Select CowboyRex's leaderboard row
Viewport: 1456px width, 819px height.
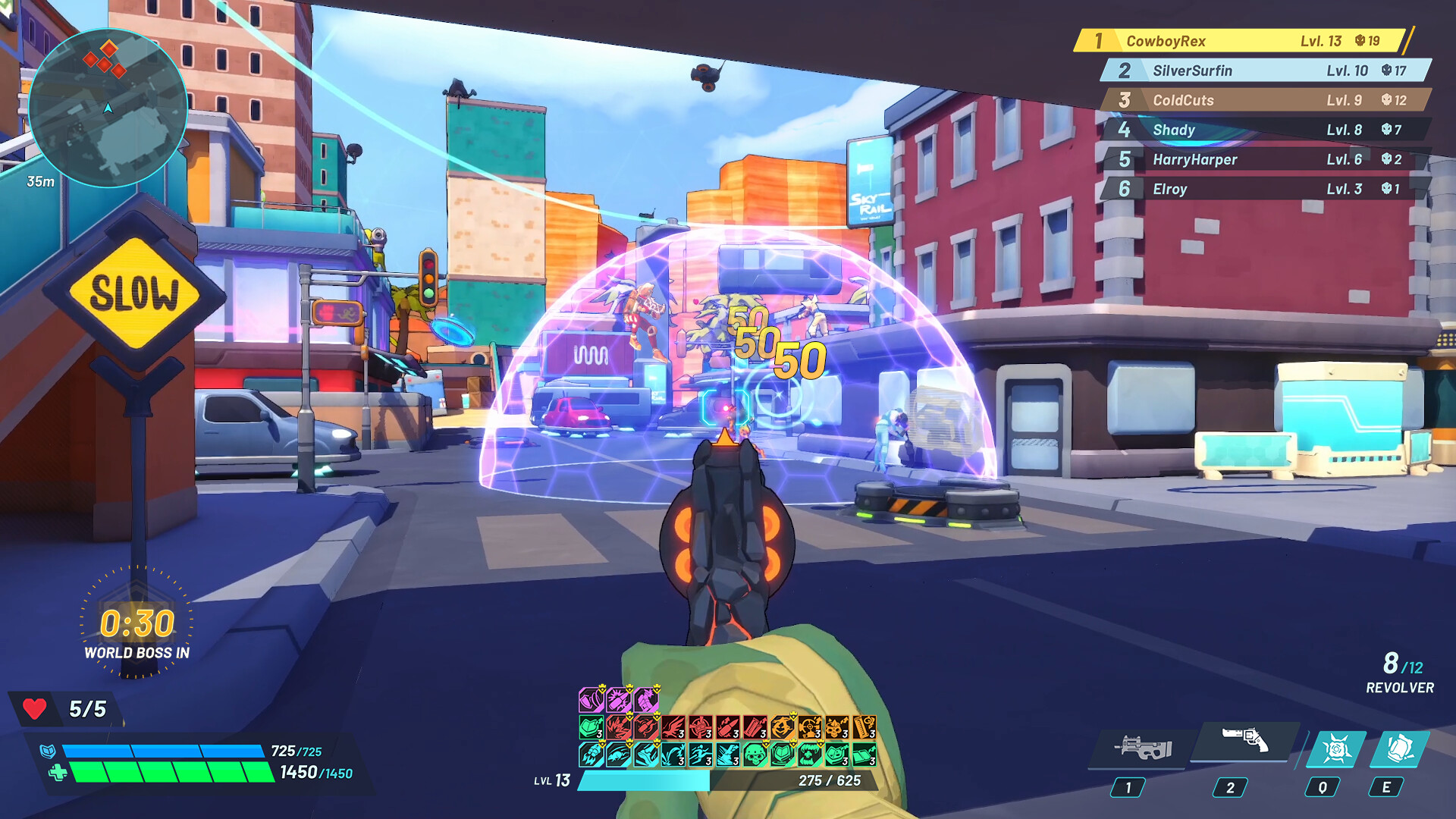[x=1244, y=42]
